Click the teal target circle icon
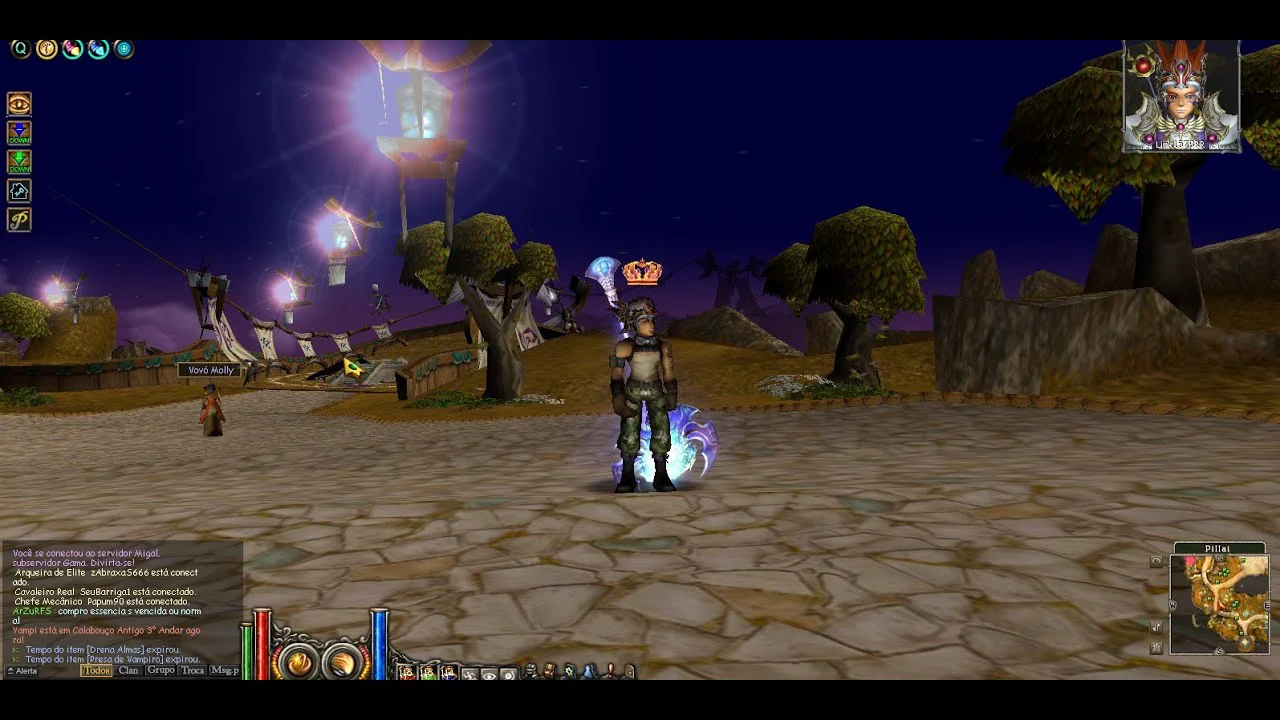 point(123,49)
